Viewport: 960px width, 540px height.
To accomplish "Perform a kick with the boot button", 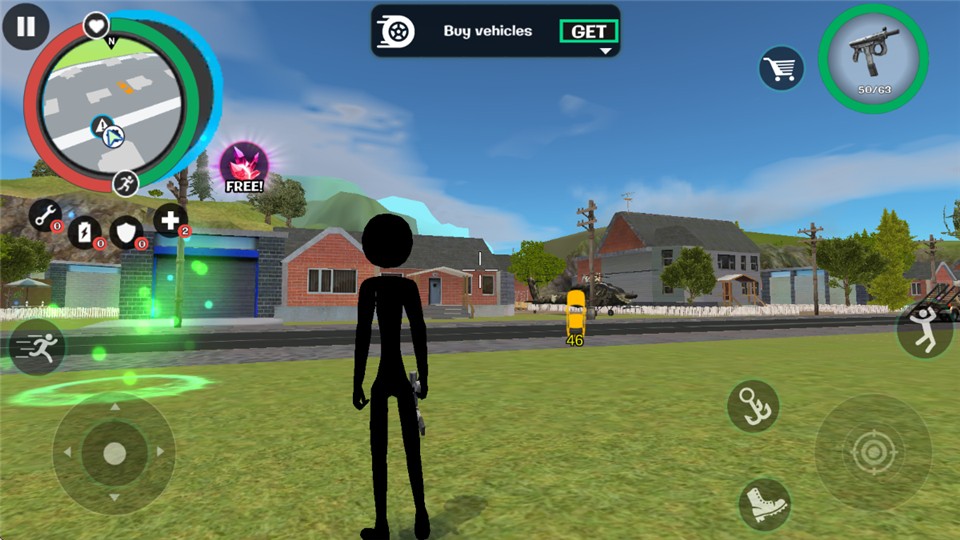I will click(765, 503).
